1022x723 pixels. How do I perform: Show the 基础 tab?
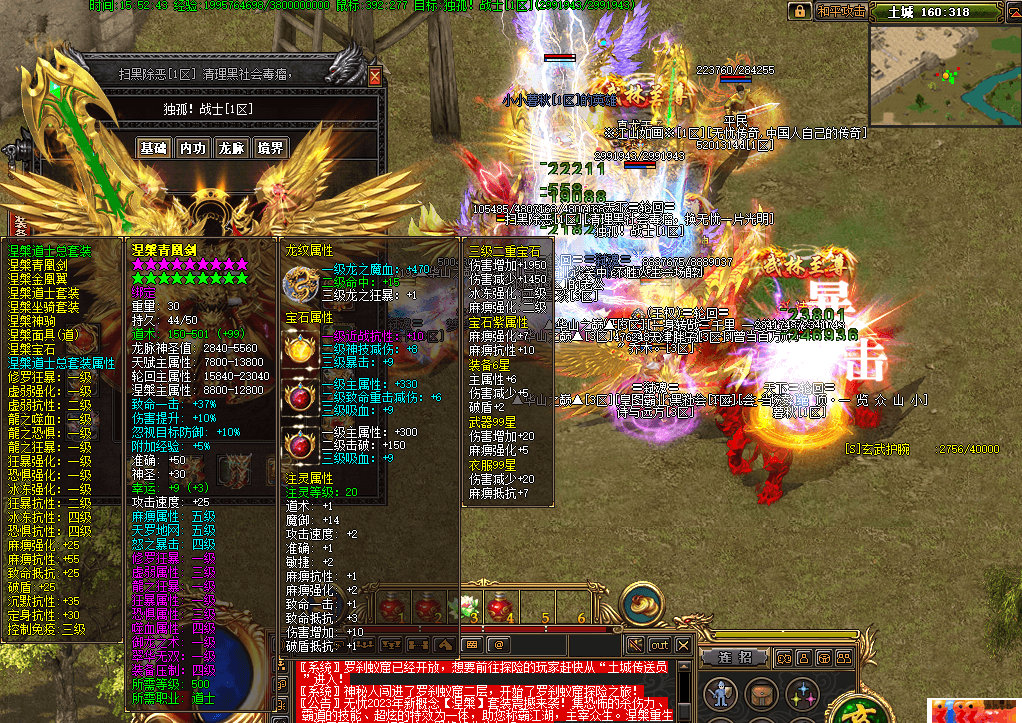coord(153,148)
